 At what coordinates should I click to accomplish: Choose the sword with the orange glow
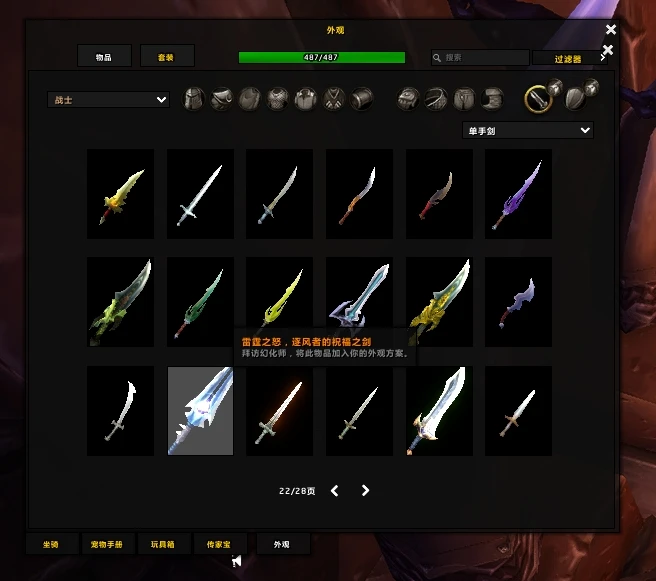(280, 410)
